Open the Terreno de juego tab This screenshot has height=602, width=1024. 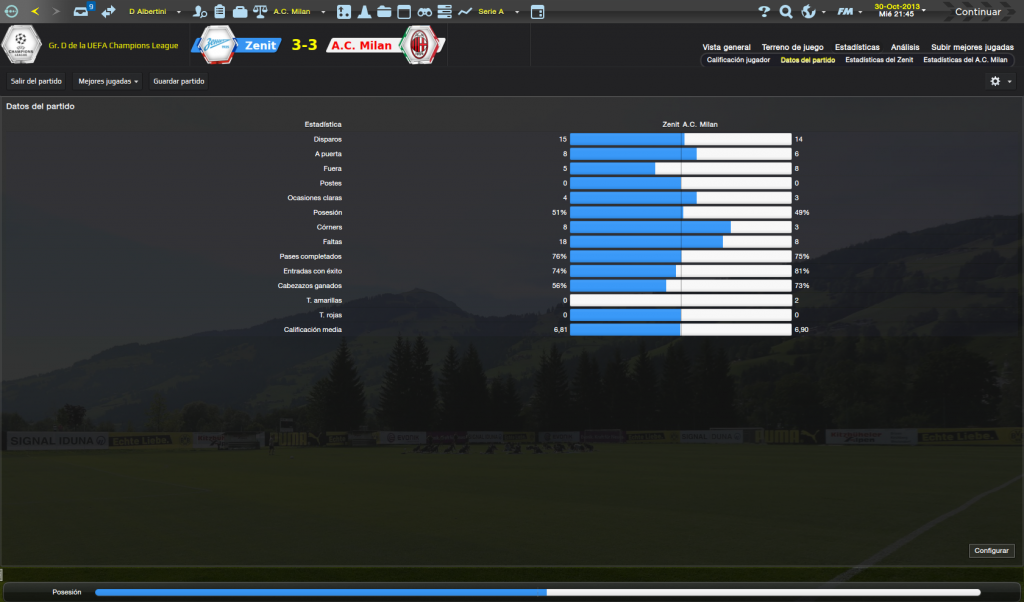792,47
